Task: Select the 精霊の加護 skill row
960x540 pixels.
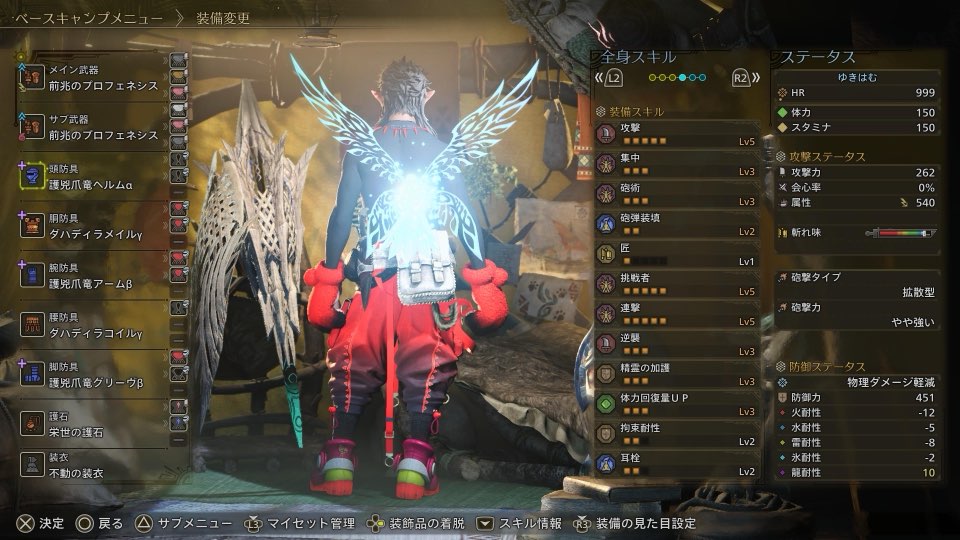Action: click(678, 374)
